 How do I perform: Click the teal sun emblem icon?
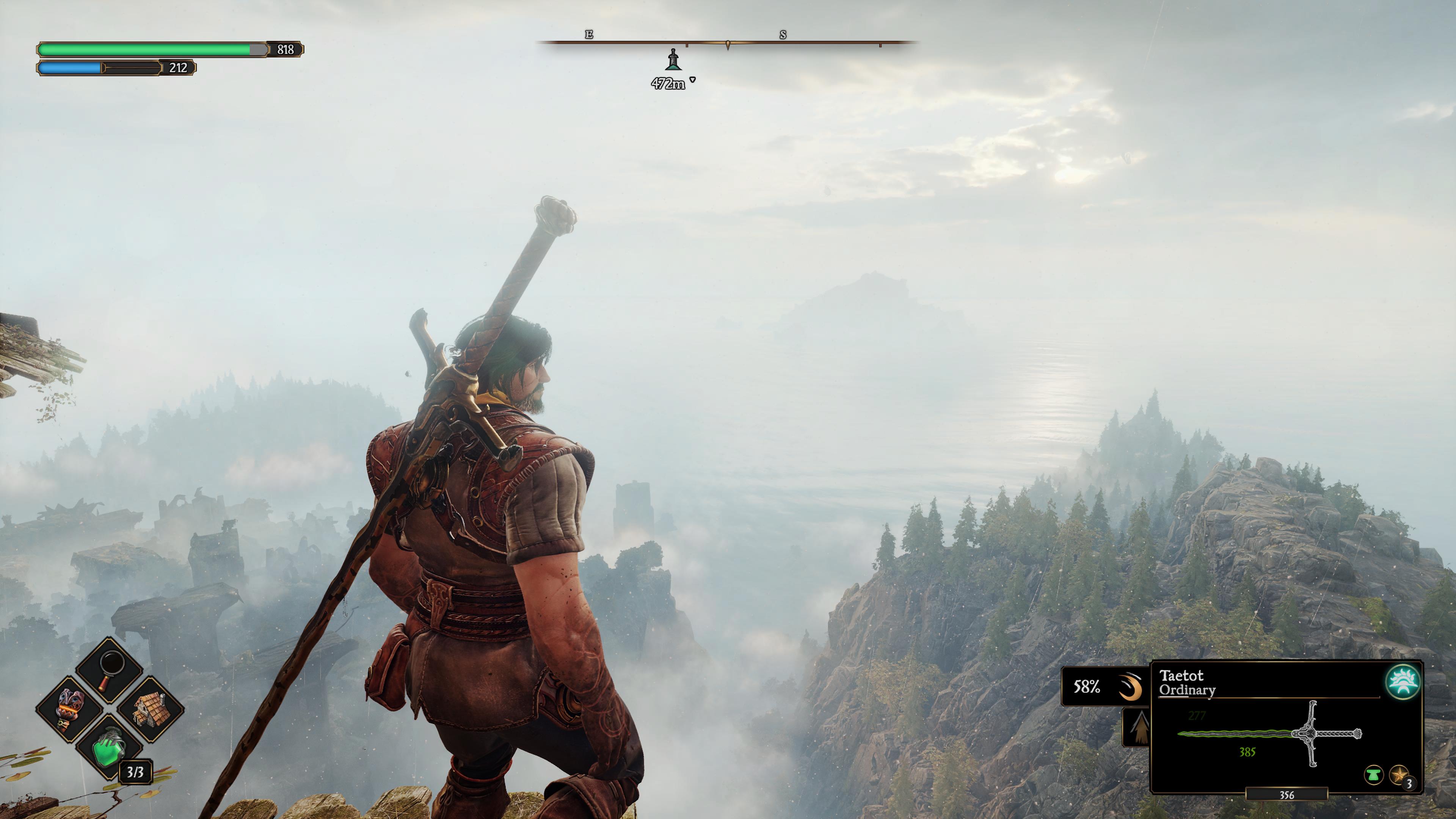1403,682
